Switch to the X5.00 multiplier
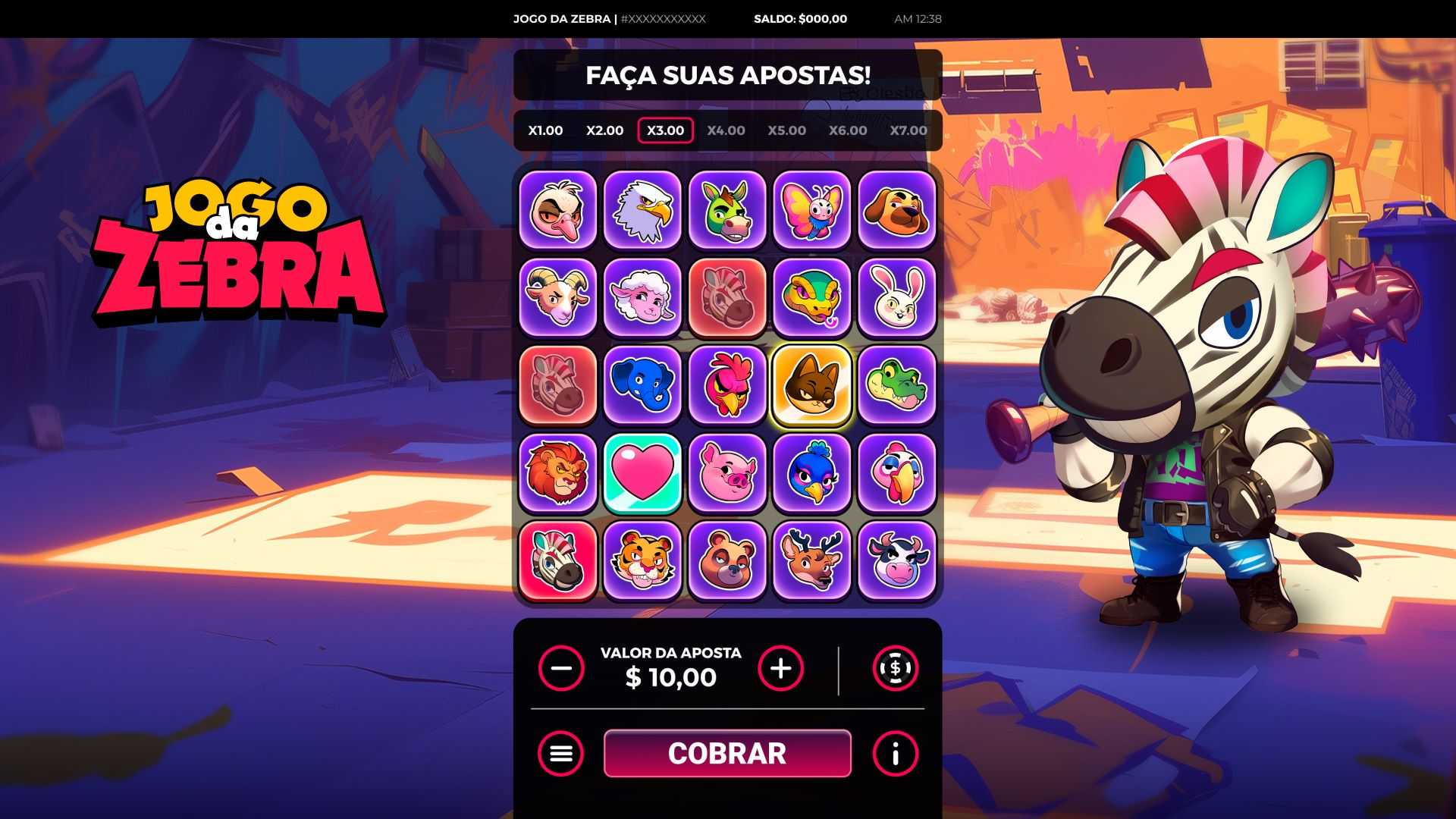Viewport: 1456px width, 819px height. (x=785, y=130)
